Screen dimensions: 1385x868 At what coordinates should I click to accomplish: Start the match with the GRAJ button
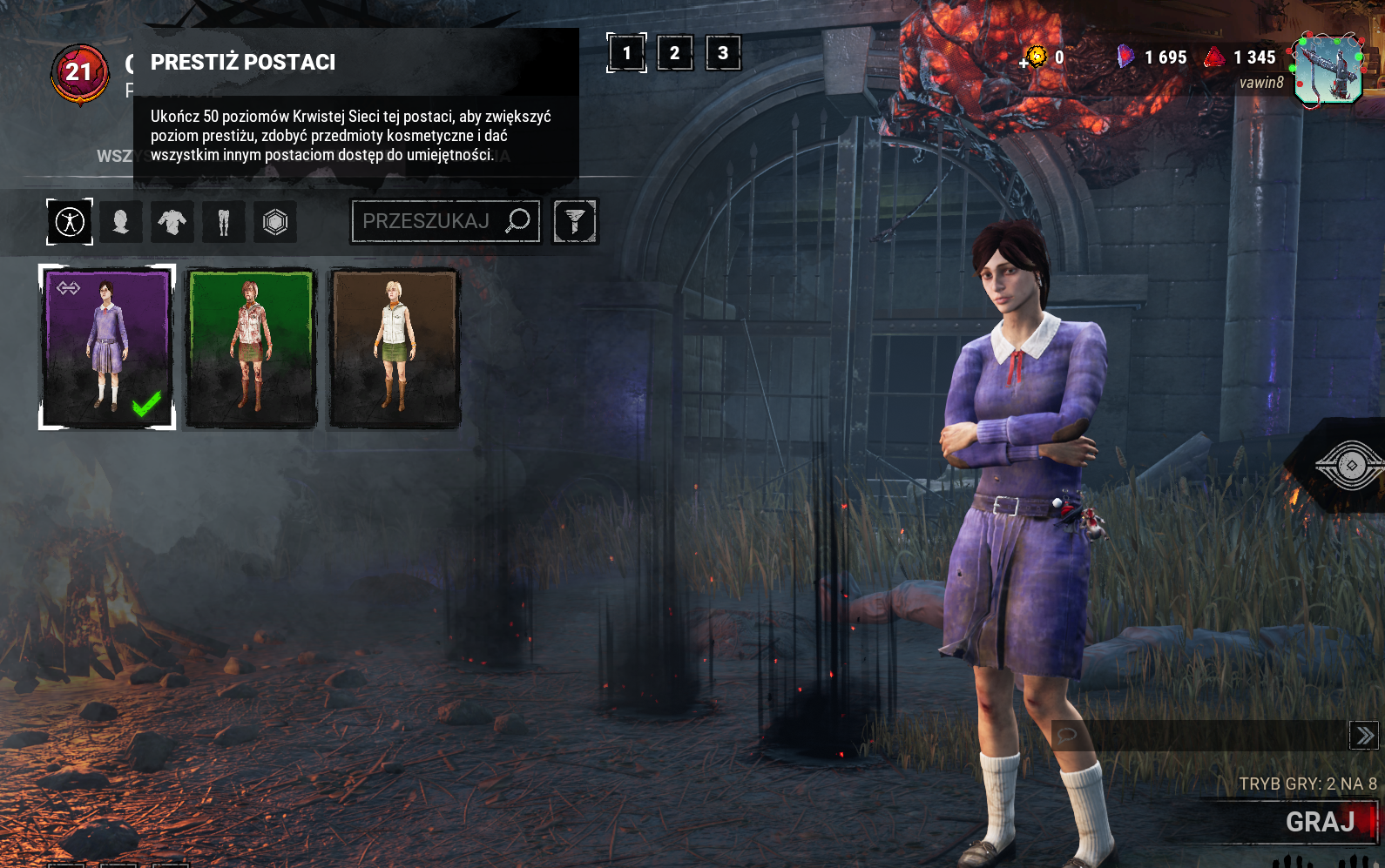1319,822
